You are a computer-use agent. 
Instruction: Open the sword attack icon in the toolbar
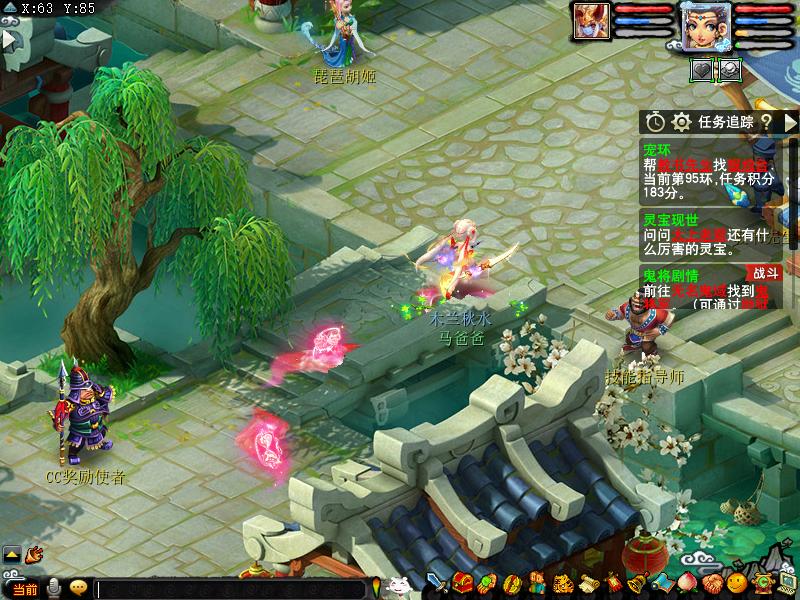[x=436, y=583]
